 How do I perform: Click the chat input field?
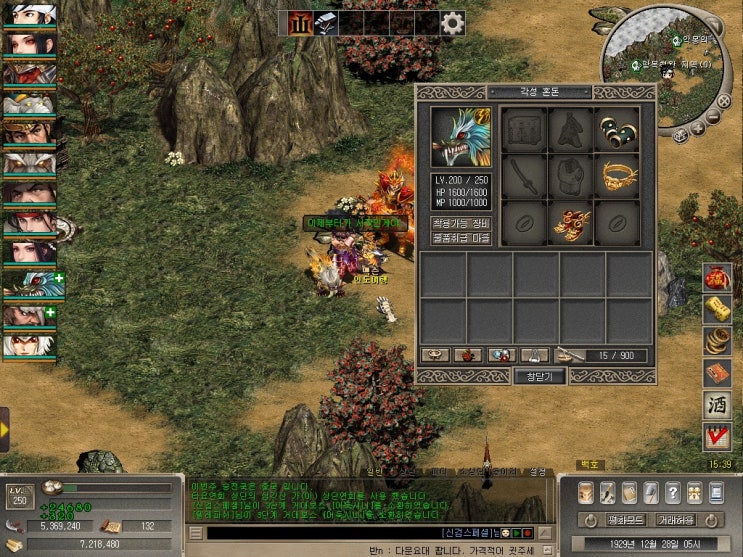tap(350, 533)
